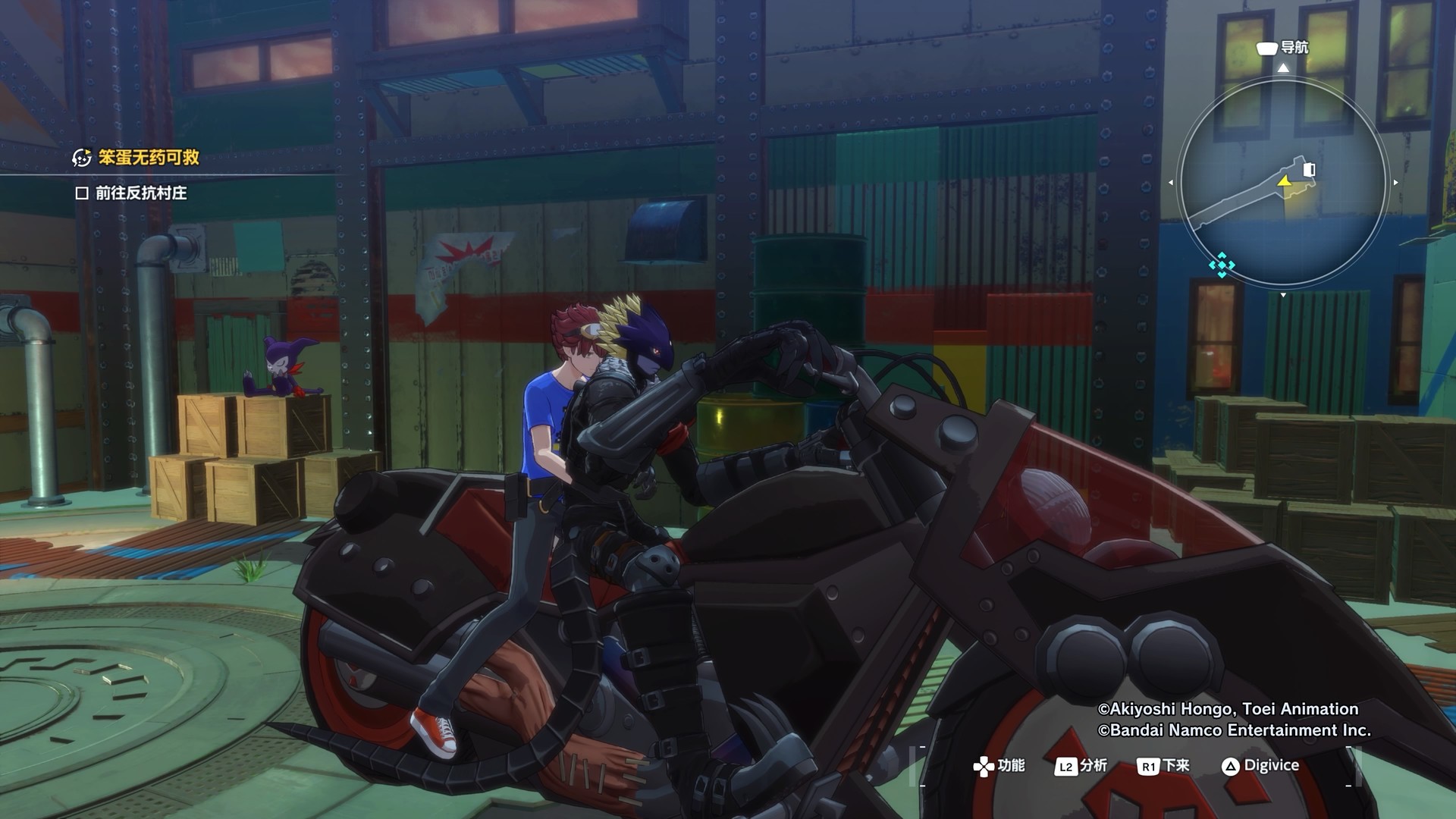Click the 导航 navigation label
The height and width of the screenshot is (819, 1456).
point(1294,48)
